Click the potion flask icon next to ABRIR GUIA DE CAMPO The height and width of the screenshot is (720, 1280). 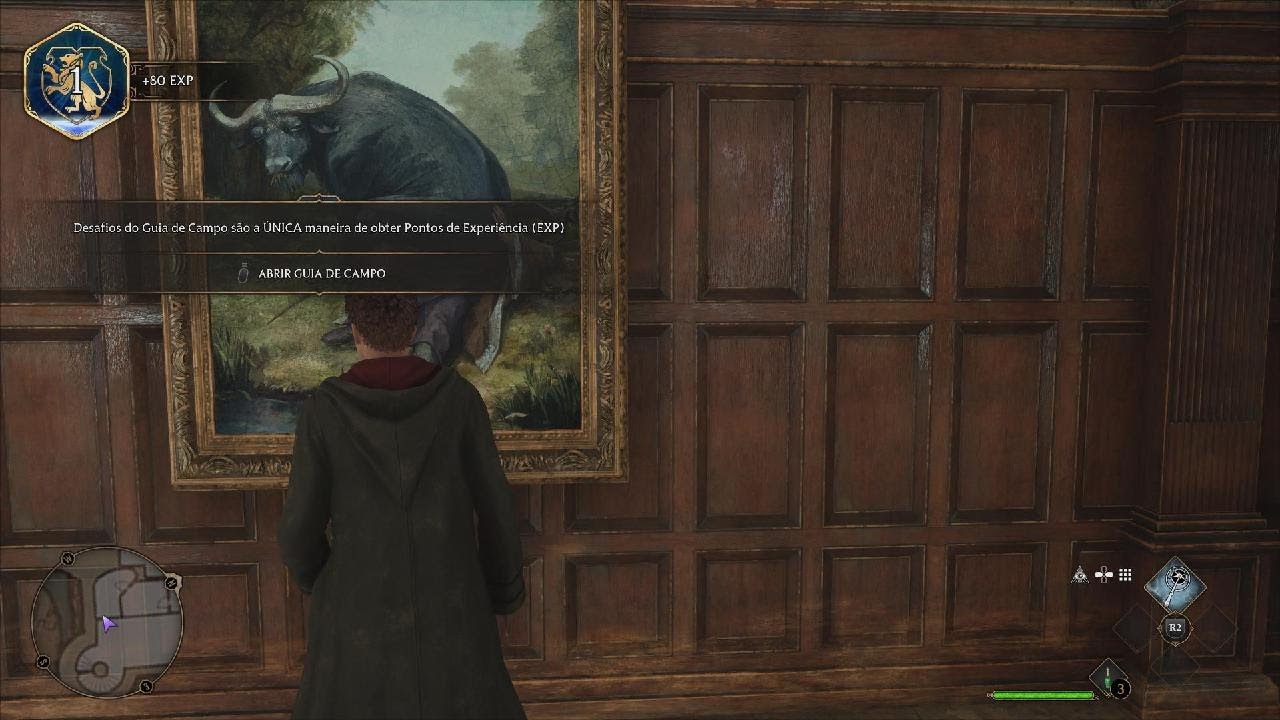241,272
